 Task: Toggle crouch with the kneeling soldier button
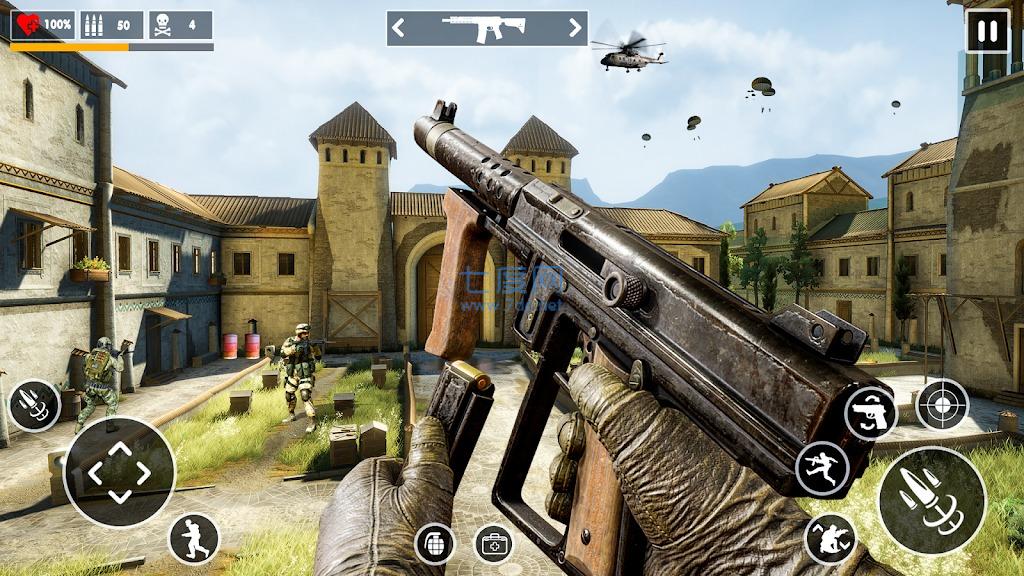click(x=830, y=539)
